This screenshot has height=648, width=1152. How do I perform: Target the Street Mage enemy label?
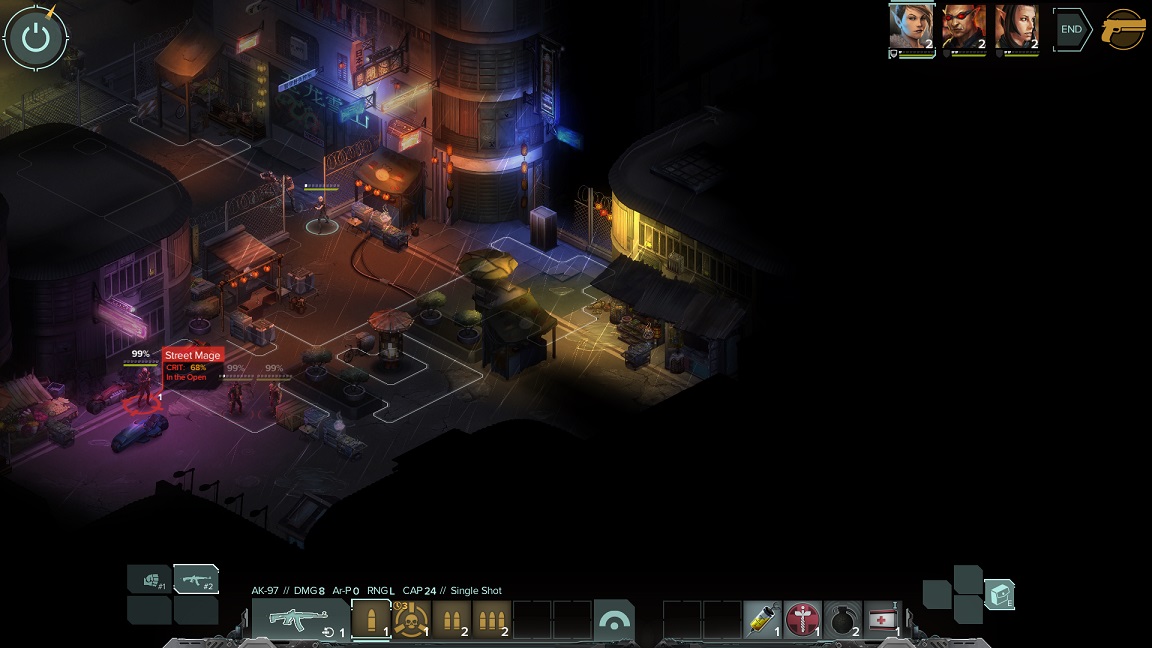[192, 356]
